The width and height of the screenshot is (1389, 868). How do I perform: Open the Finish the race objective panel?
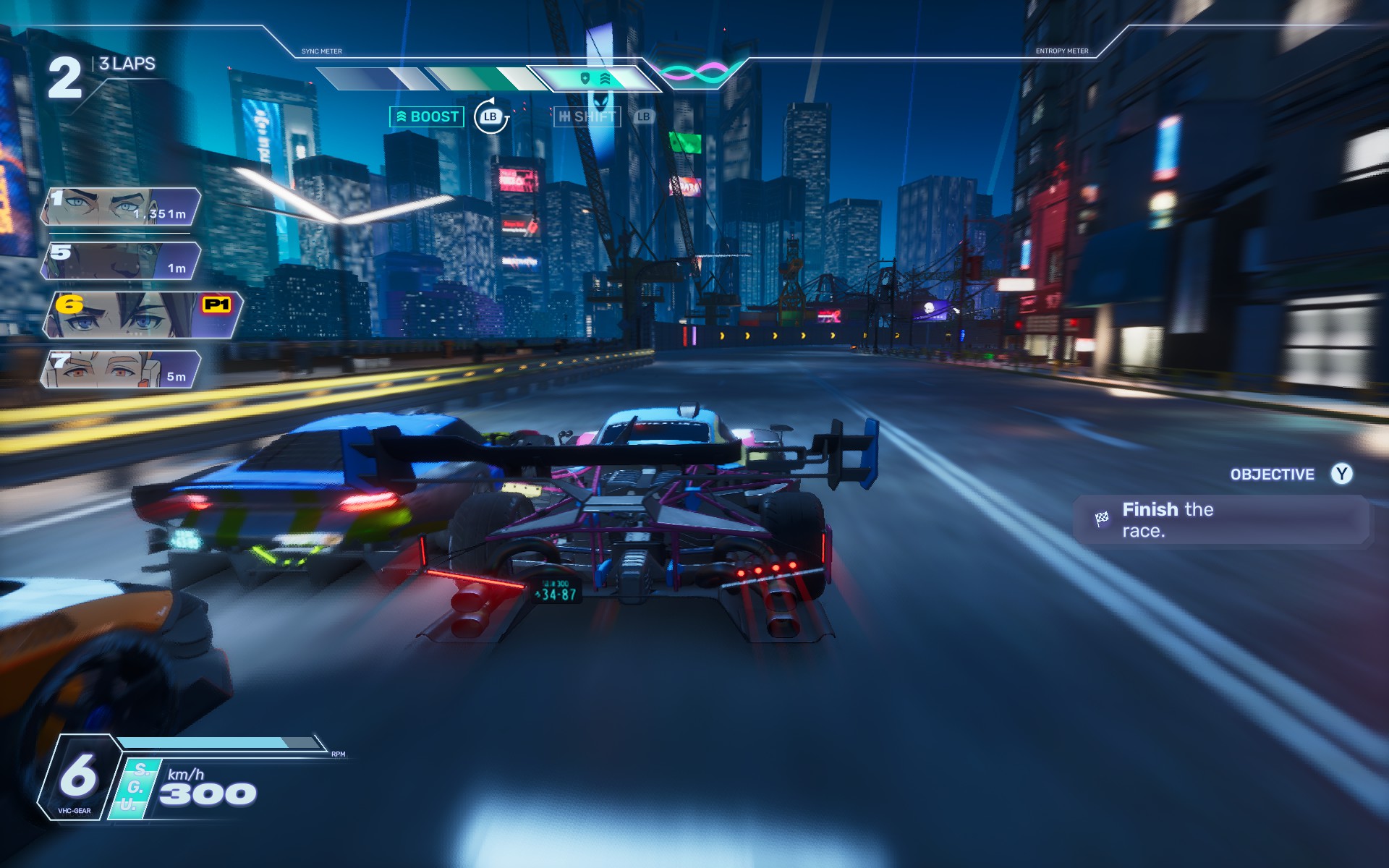click(x=1220, y=519)
